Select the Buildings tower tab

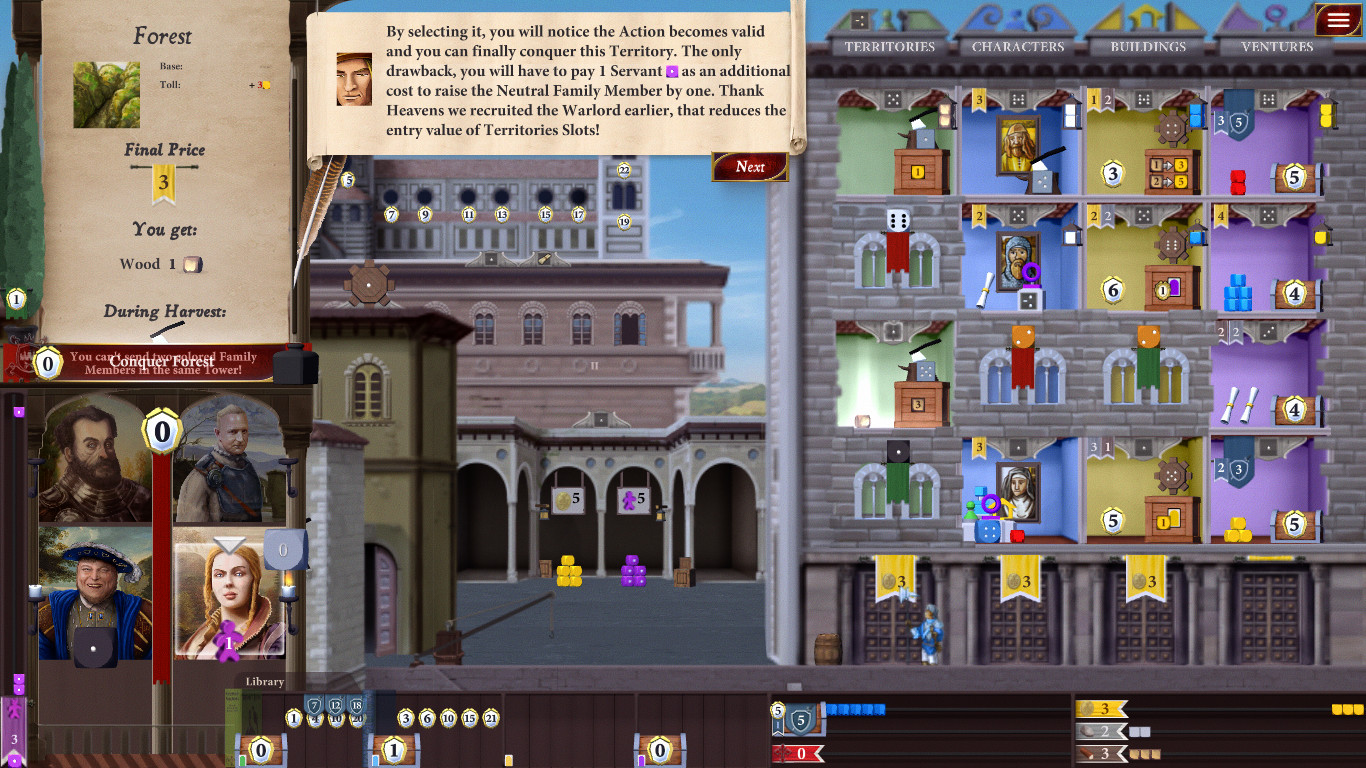(1148, 46)
